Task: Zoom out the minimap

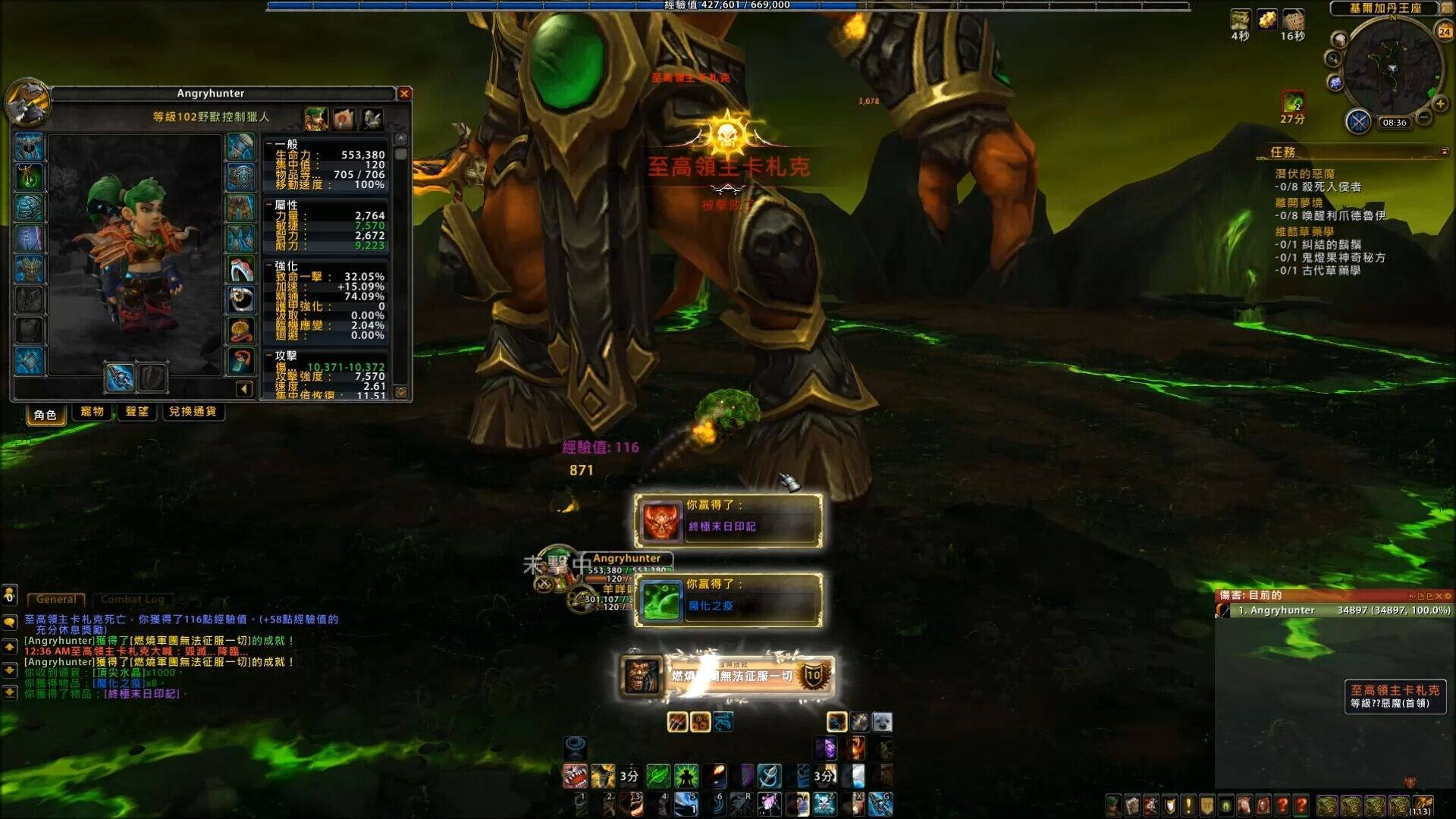Action: point(1424,118)
